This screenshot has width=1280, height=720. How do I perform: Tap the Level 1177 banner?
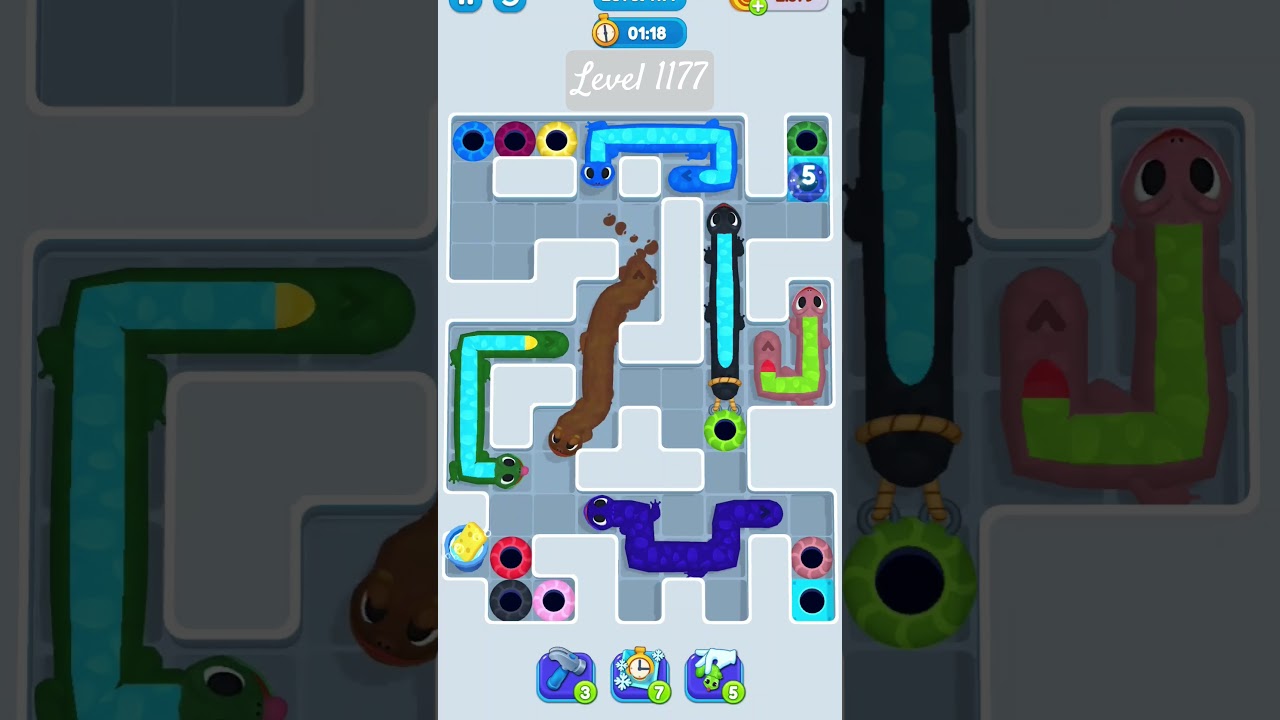pyautogui.click(x=639, y=81)
